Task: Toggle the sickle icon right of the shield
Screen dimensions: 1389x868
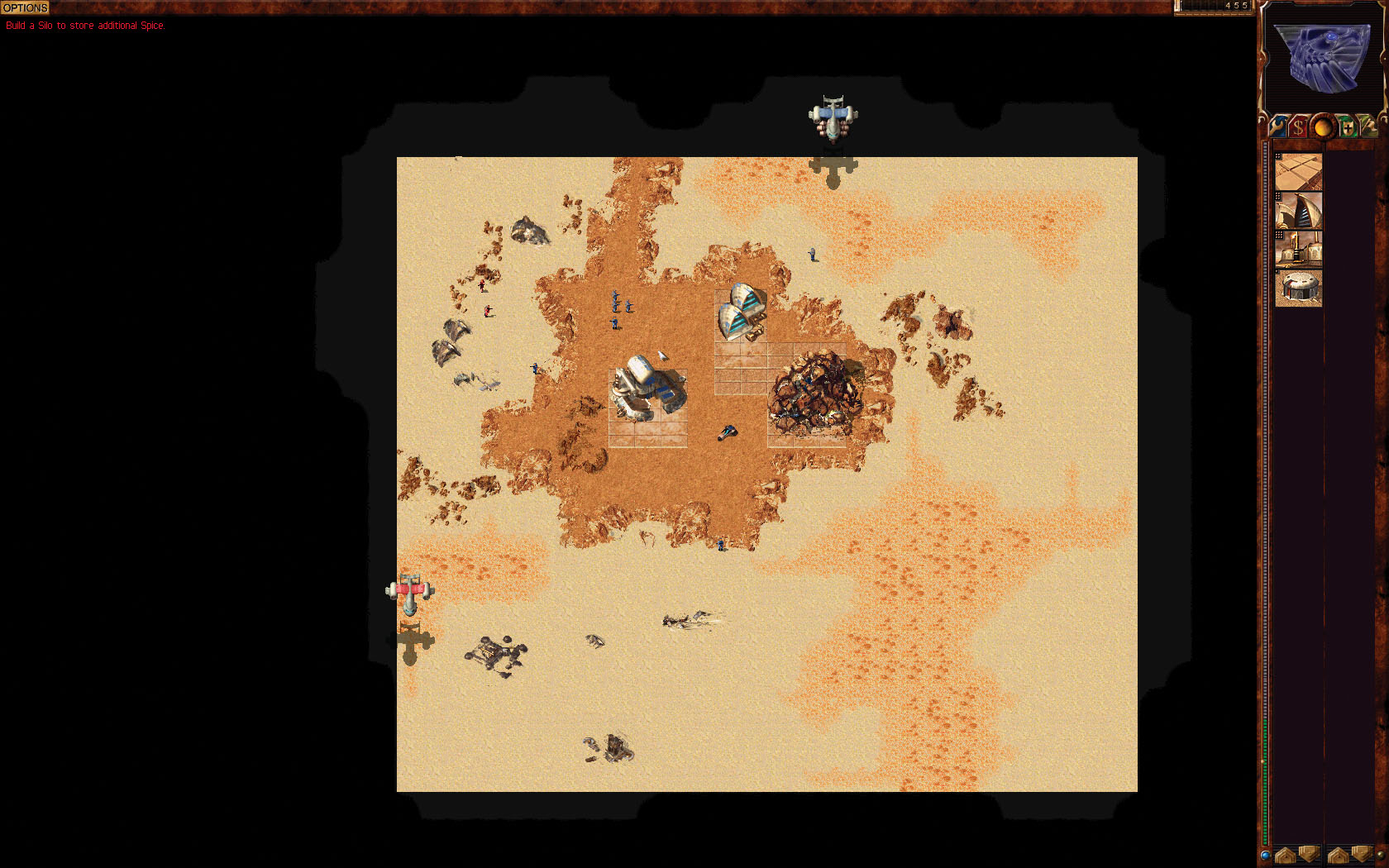Action: coord(1372,126)
